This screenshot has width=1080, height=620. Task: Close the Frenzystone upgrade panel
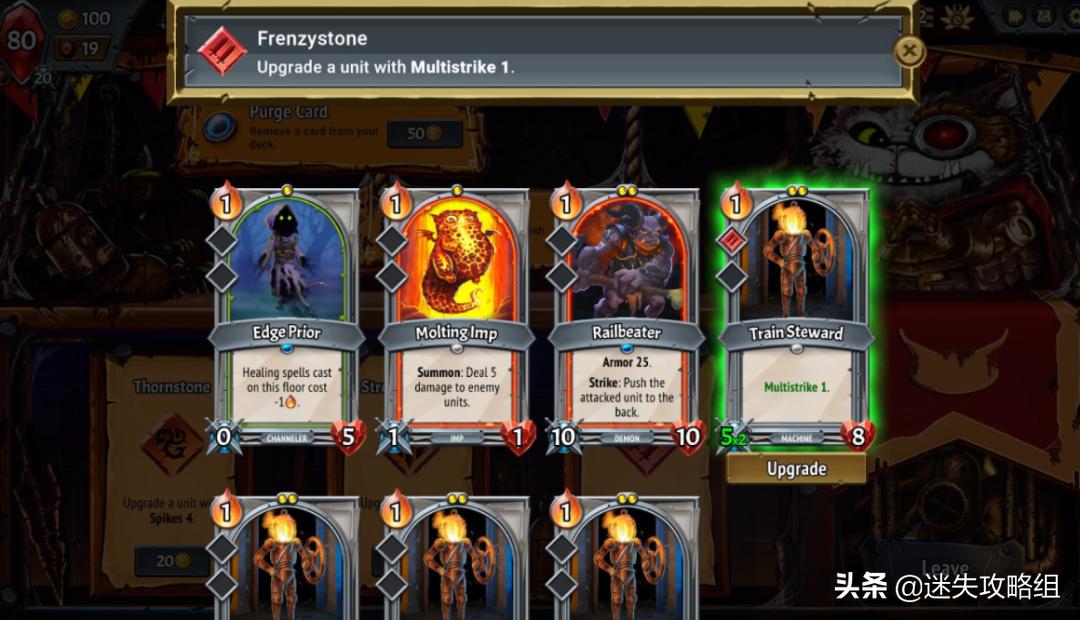pyautogui.click(x=908, y=51)
